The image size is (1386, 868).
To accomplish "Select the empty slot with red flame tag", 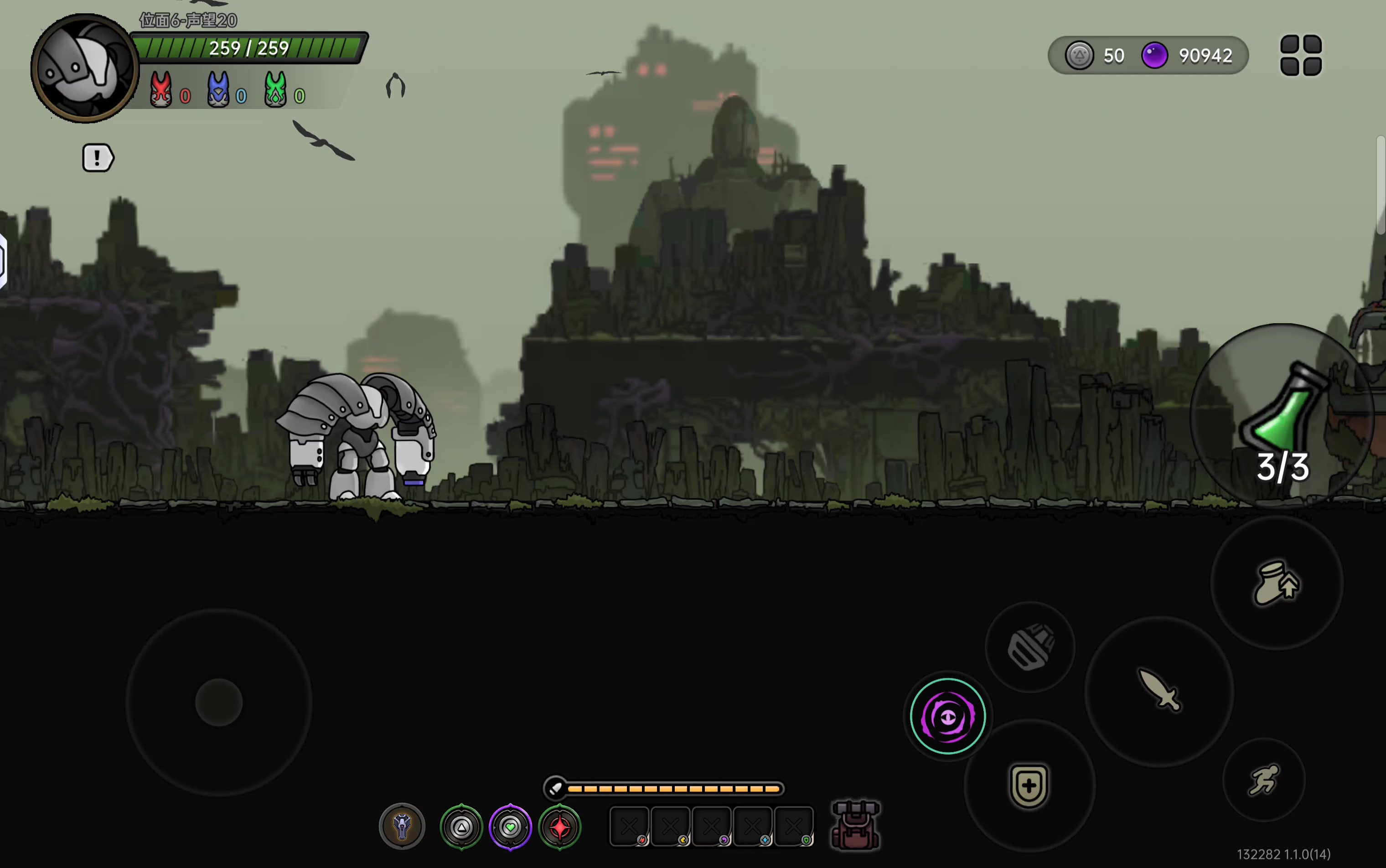I will pos(629,827).
